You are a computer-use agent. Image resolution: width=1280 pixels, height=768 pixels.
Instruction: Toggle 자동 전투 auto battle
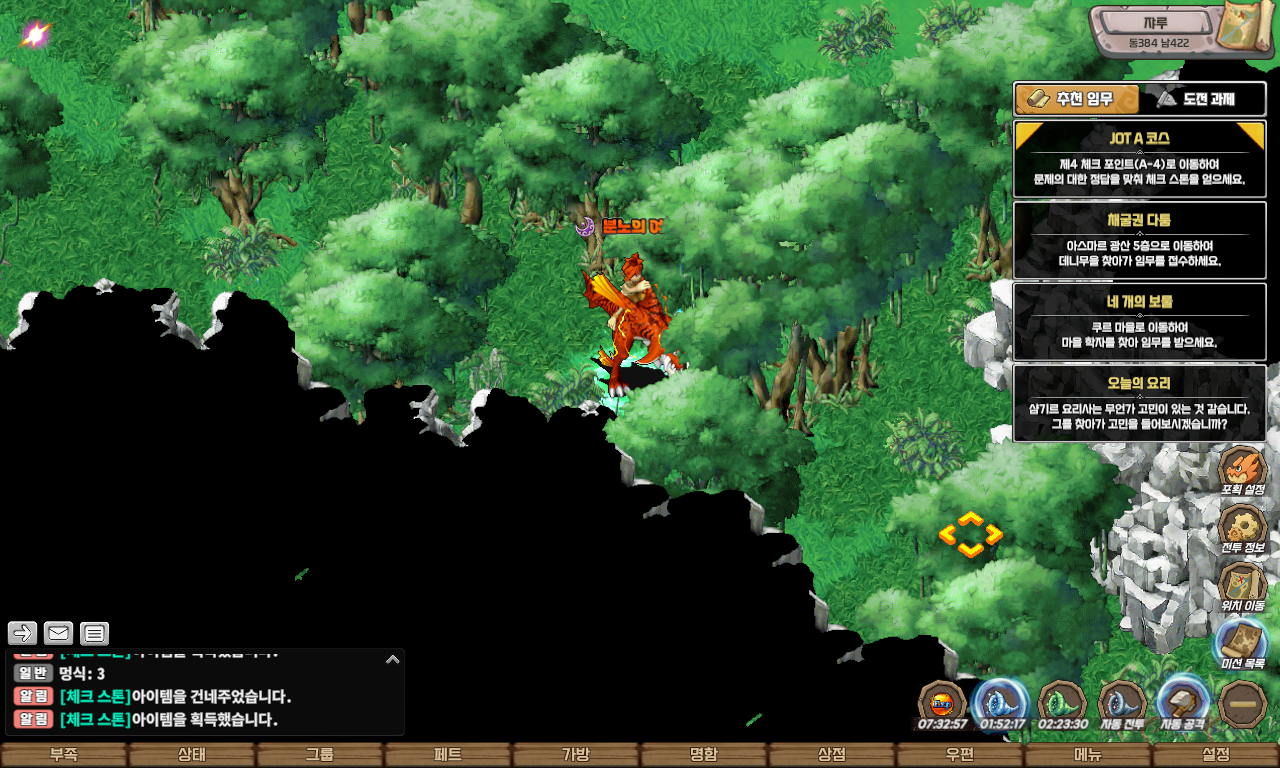pos(1121,705)
